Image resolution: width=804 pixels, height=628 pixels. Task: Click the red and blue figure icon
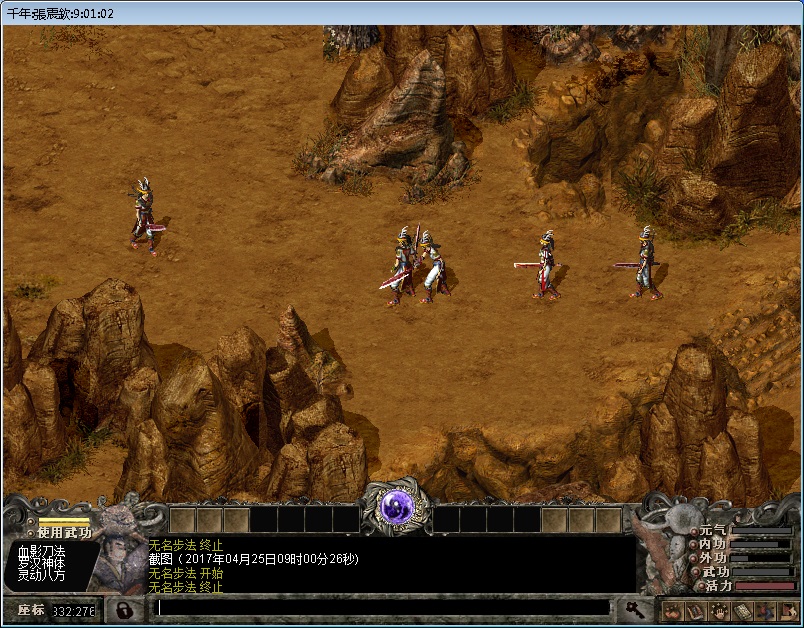[764, 610]
